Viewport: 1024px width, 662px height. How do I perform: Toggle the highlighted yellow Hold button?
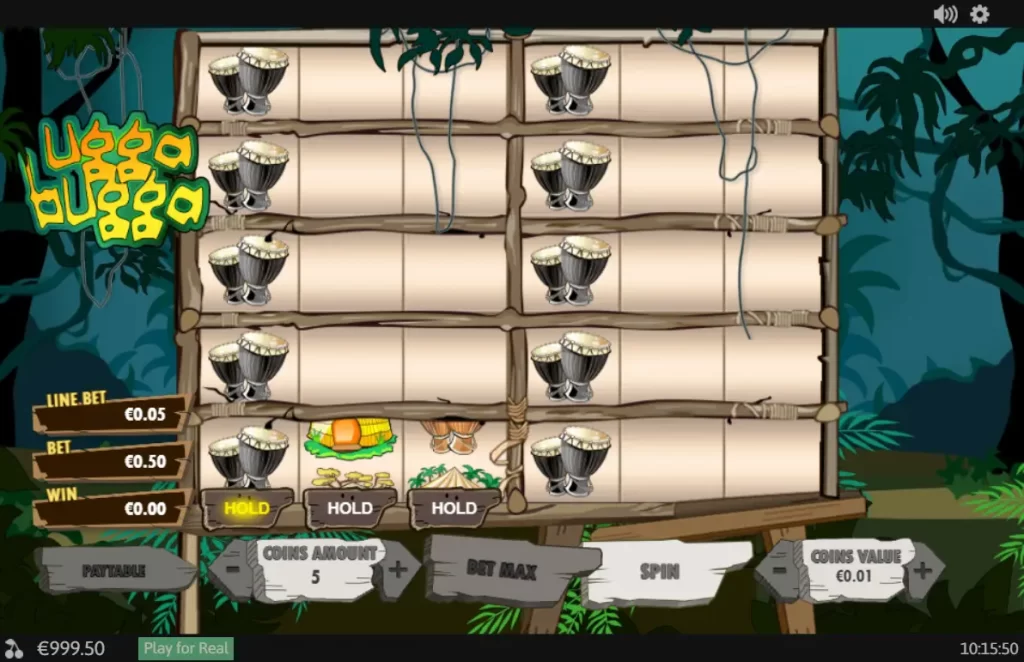click(247, 508)
